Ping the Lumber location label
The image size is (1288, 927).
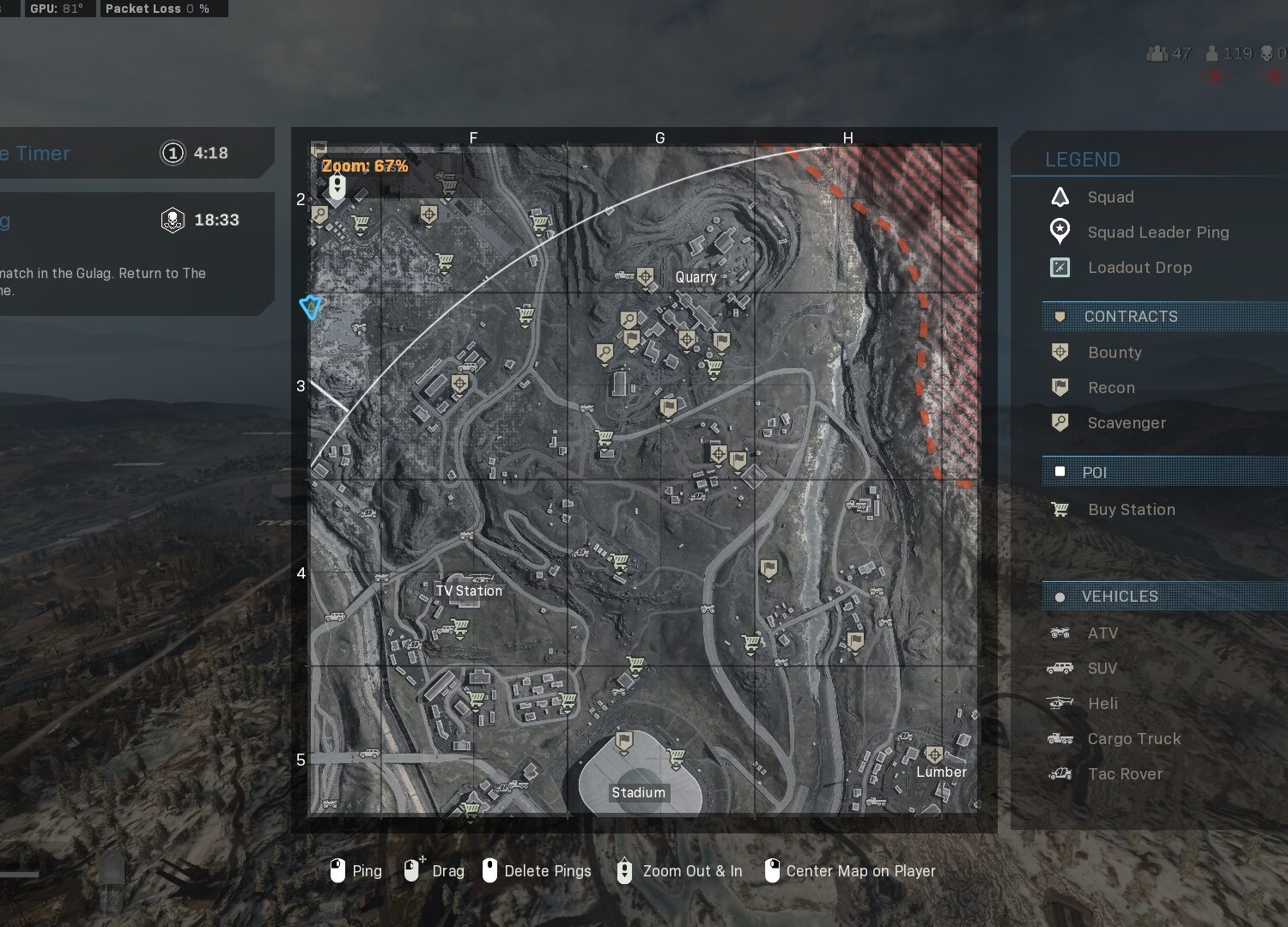click(941, 772)
